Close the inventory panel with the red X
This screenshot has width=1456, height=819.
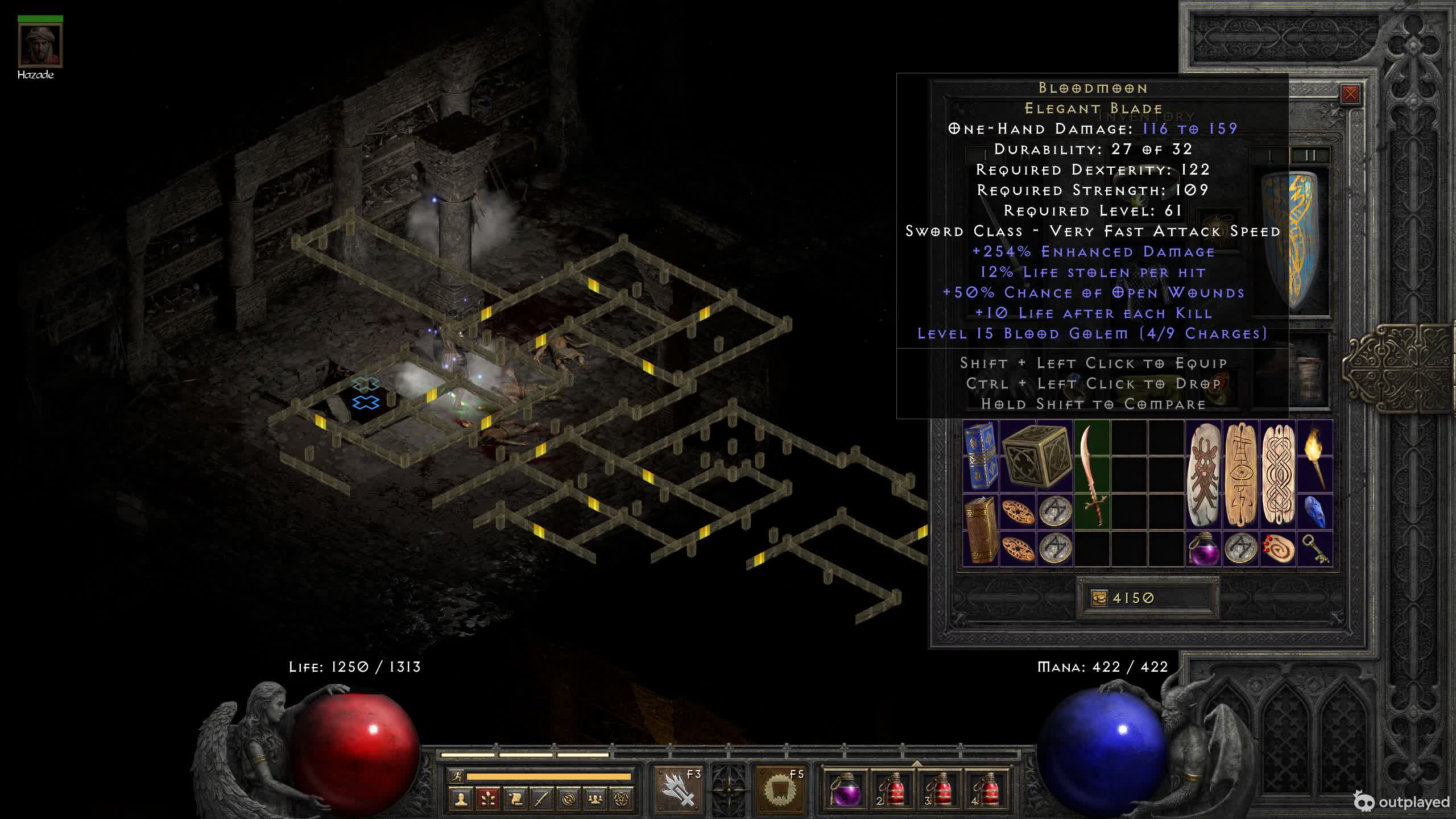tap(1350, 94)
